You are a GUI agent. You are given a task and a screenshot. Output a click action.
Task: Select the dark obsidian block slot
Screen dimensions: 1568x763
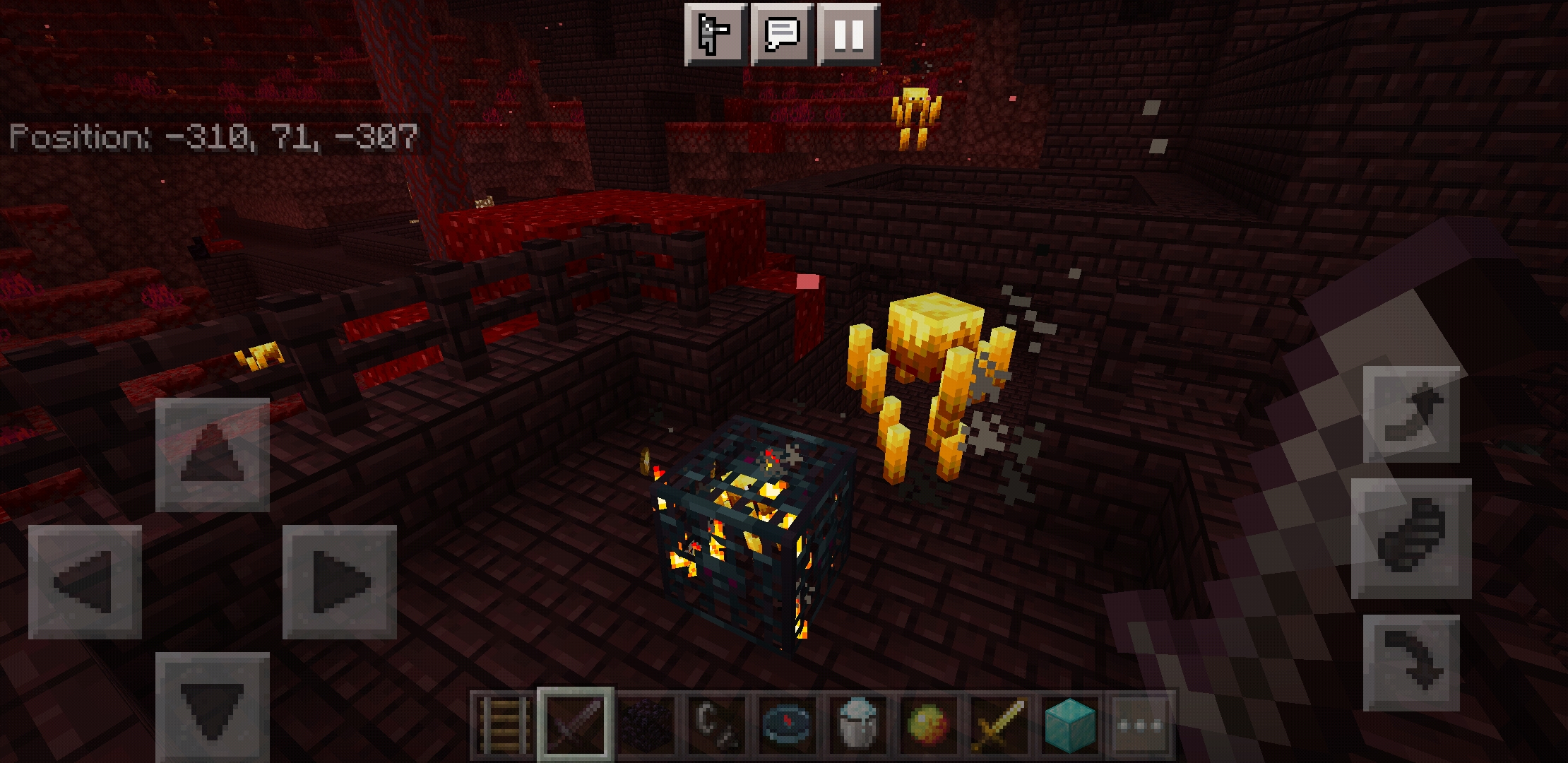point(646,726)
